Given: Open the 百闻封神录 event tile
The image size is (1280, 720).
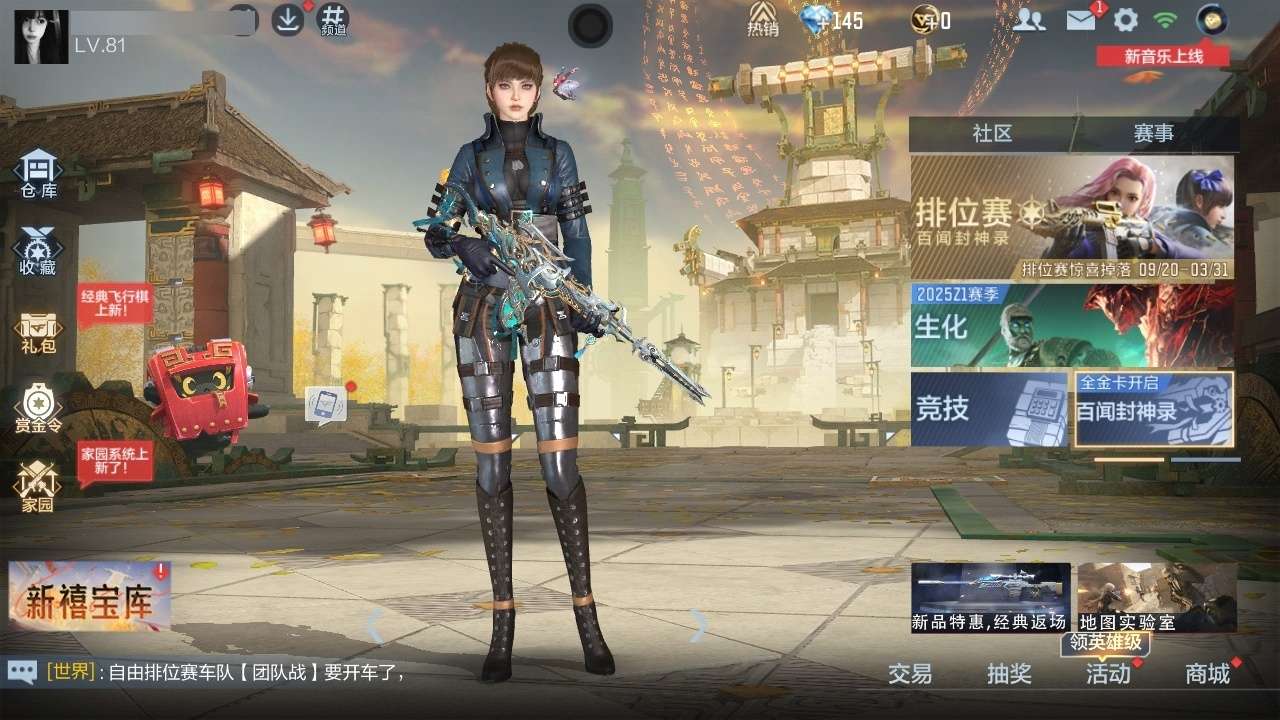Looking at the screenshot, I should [x=1154, y=408].
